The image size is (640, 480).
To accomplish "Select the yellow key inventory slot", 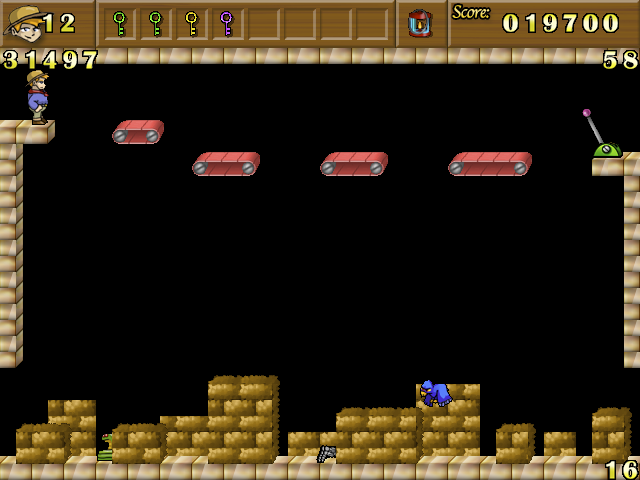I will coord(191,23).
